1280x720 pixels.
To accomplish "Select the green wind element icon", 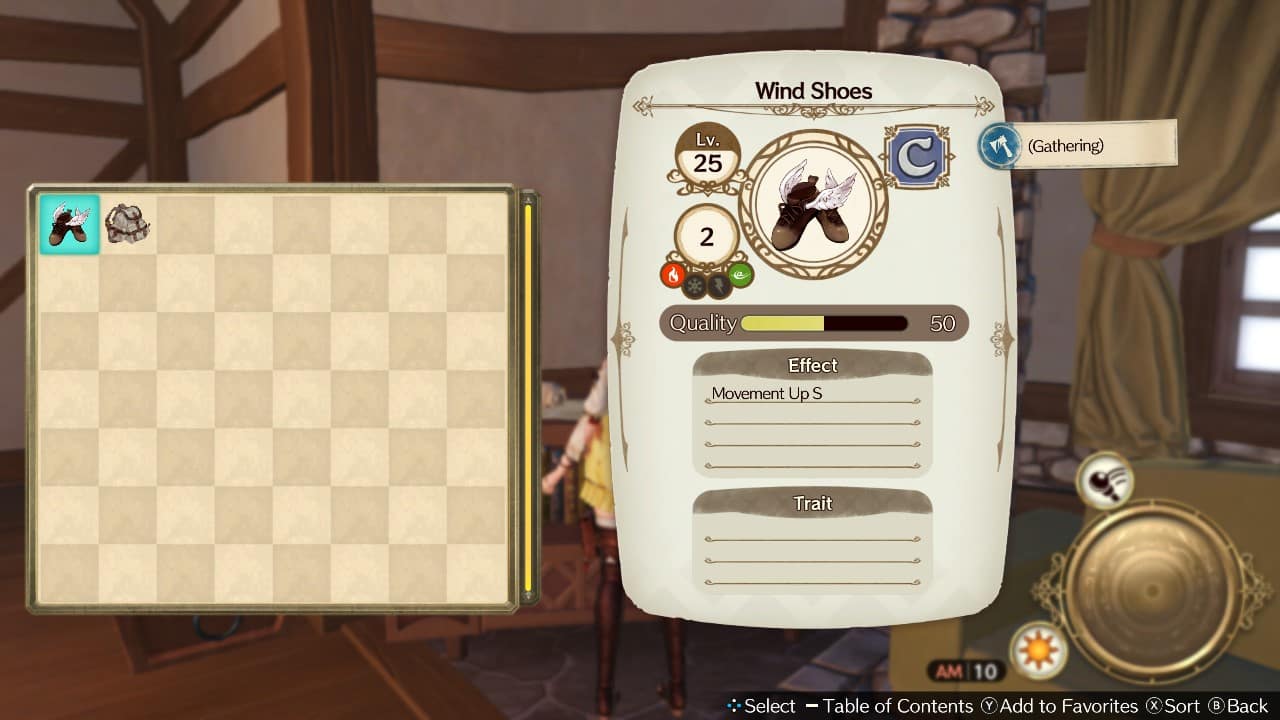I will click(x=741, y=275).
